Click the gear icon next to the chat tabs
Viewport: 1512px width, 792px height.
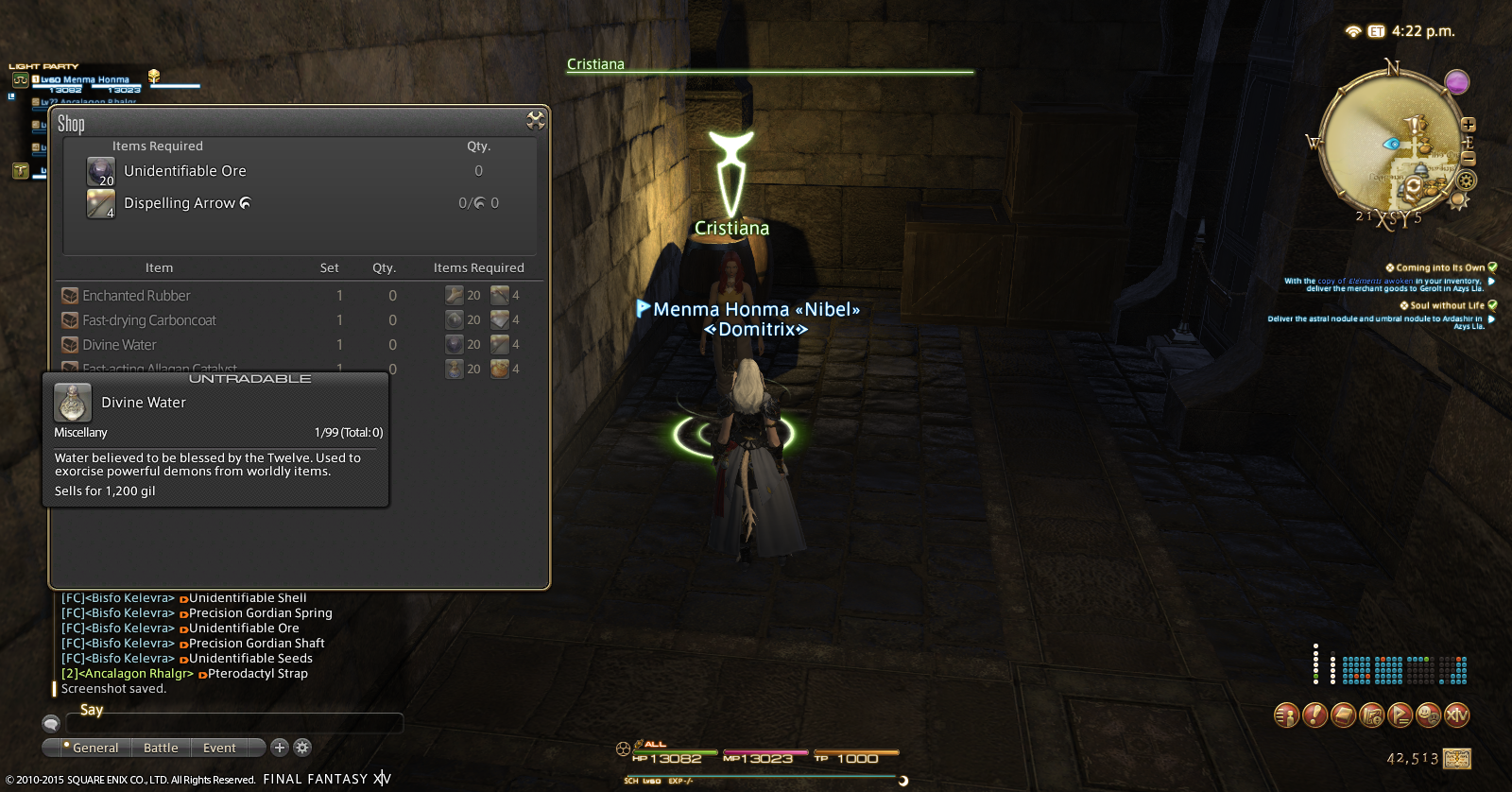302,748
